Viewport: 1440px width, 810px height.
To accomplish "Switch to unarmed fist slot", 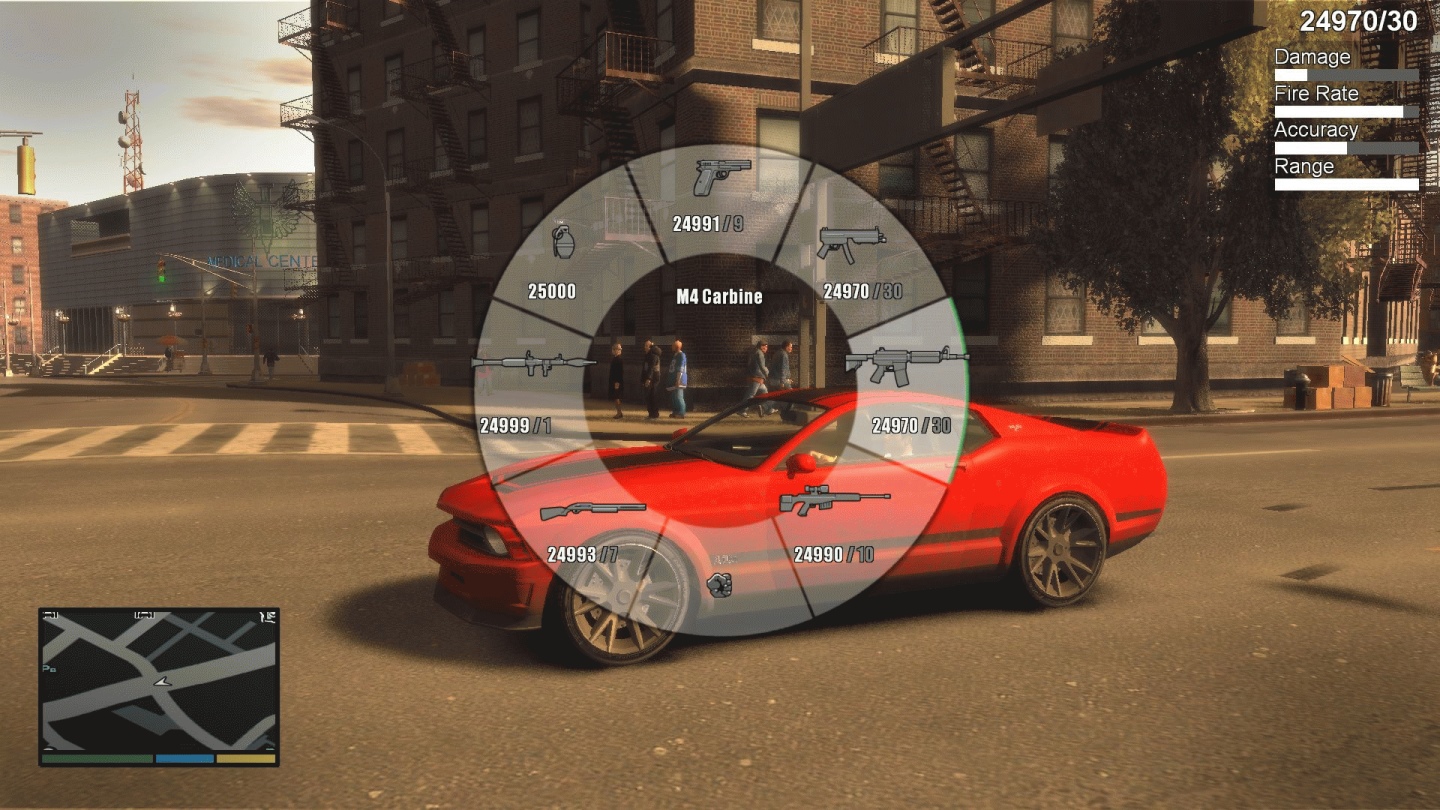I will [719, 585].
